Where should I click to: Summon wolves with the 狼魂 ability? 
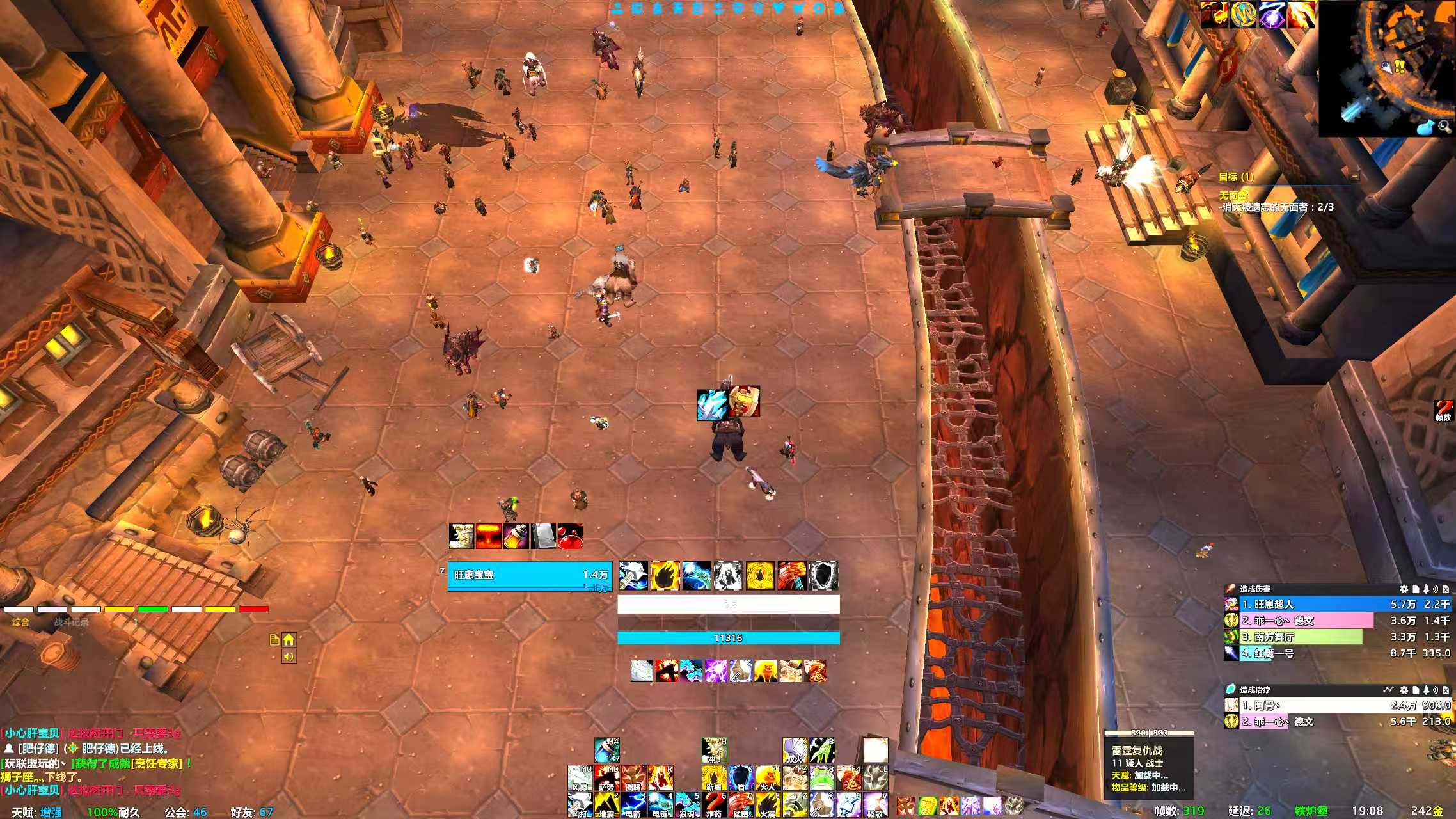[x=686, y=804]
